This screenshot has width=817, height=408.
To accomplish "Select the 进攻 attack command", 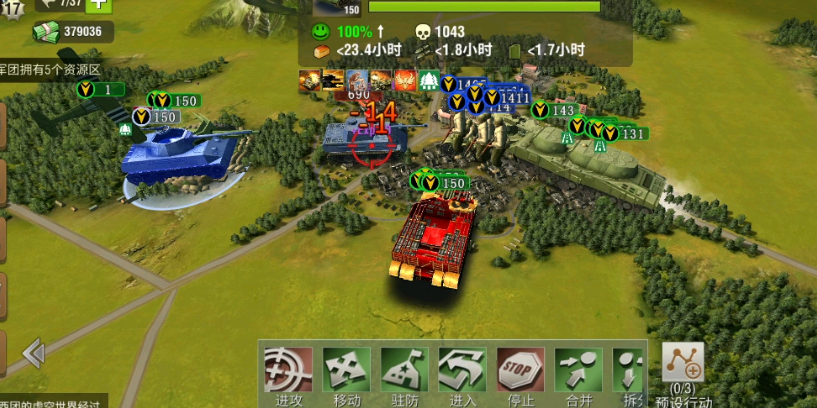I will pos(288,370).
